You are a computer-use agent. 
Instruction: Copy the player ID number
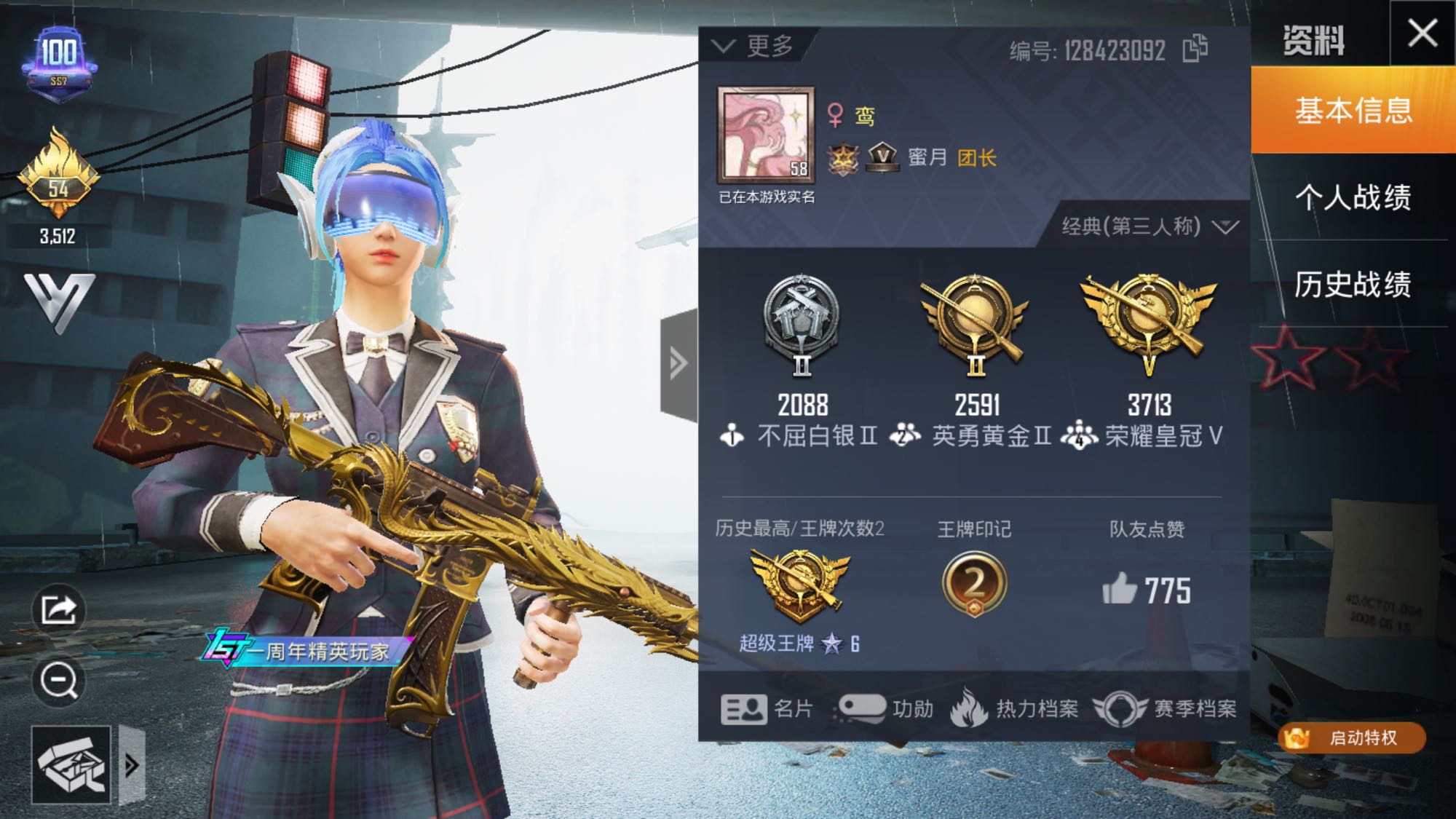[x=1195, y=49]
